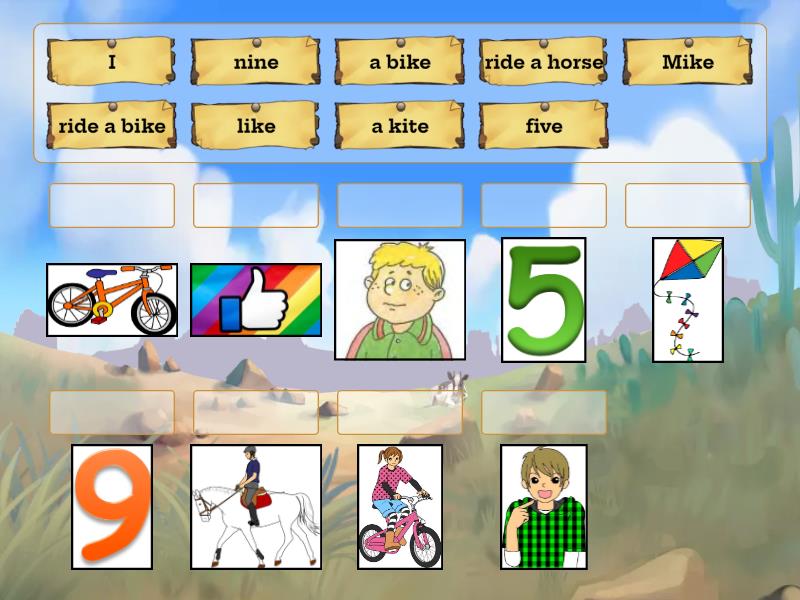The height and width of the screenshot is (600, 800).
Task: Click the "ride a horse" tile
Action: click(544, 62)
